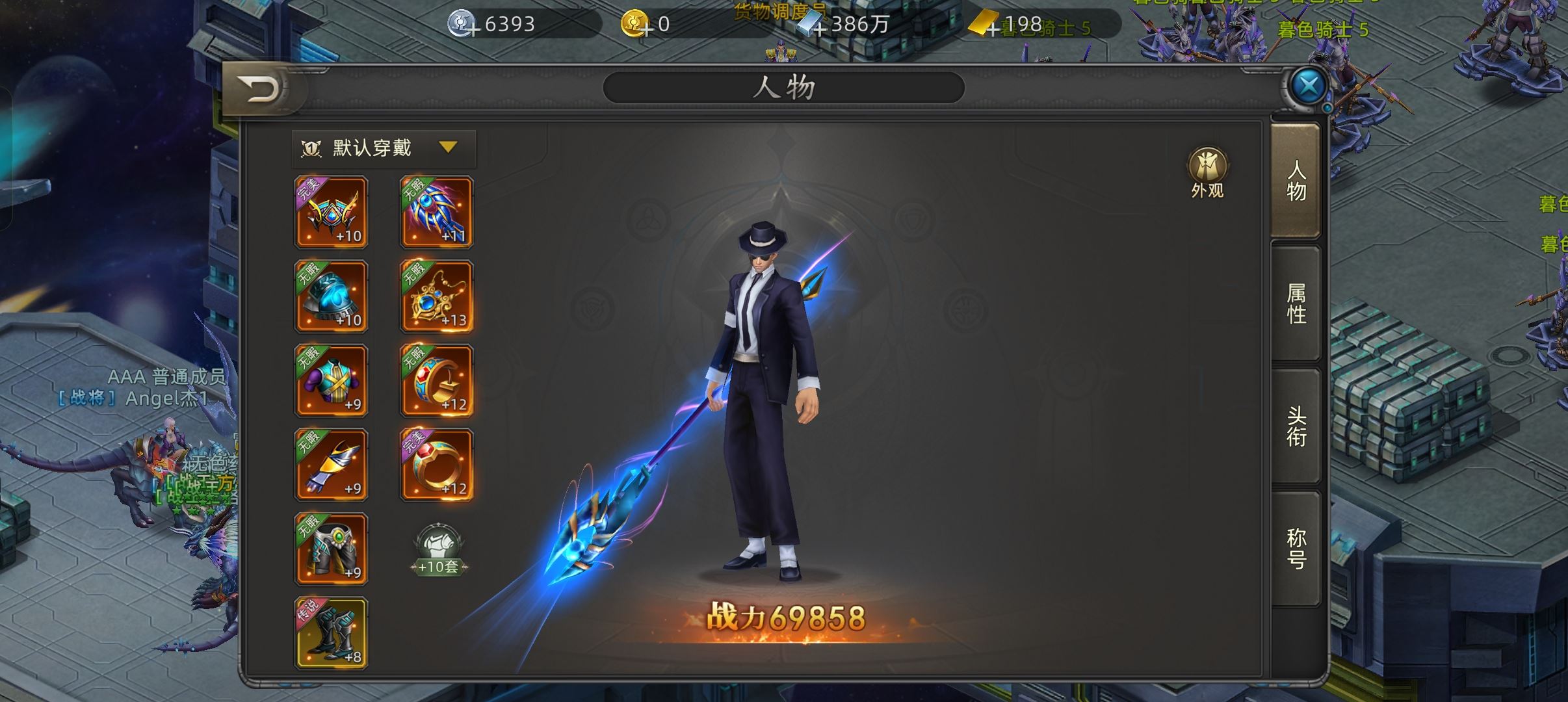
Task: Add gold bars via the plus button
Action: tap(993, 29)
